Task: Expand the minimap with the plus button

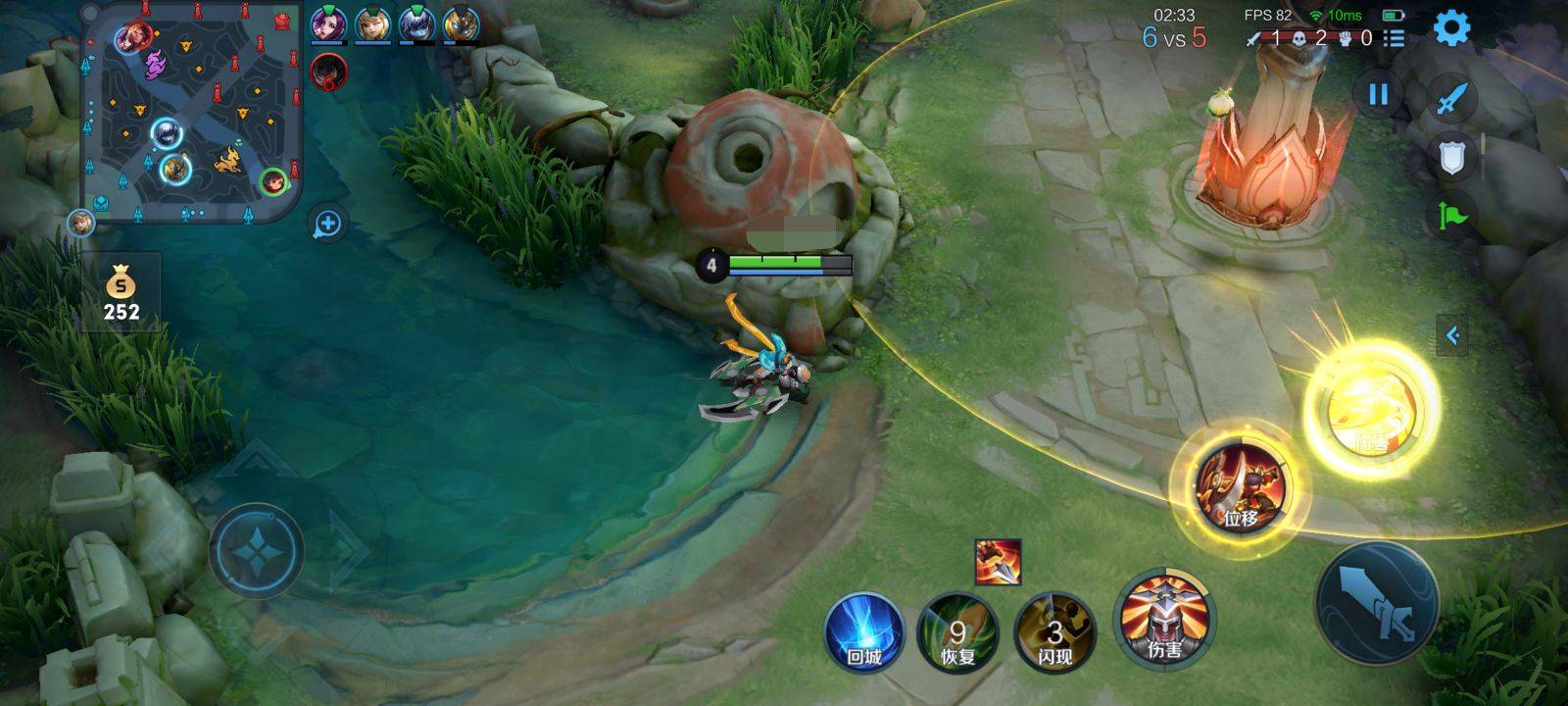Action: pos(328,225)
